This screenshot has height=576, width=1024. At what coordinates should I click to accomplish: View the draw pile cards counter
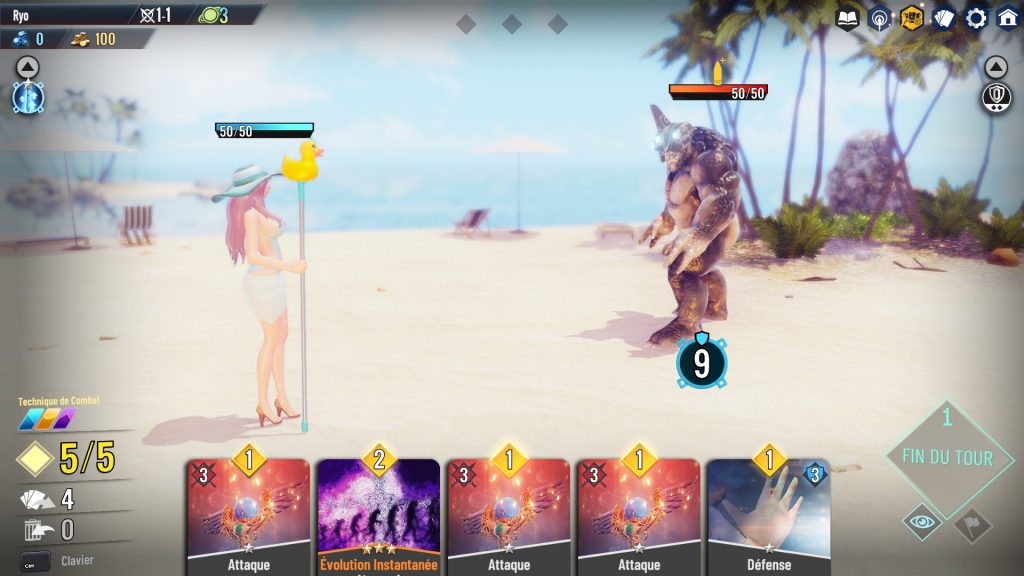[x=35, y=499]
